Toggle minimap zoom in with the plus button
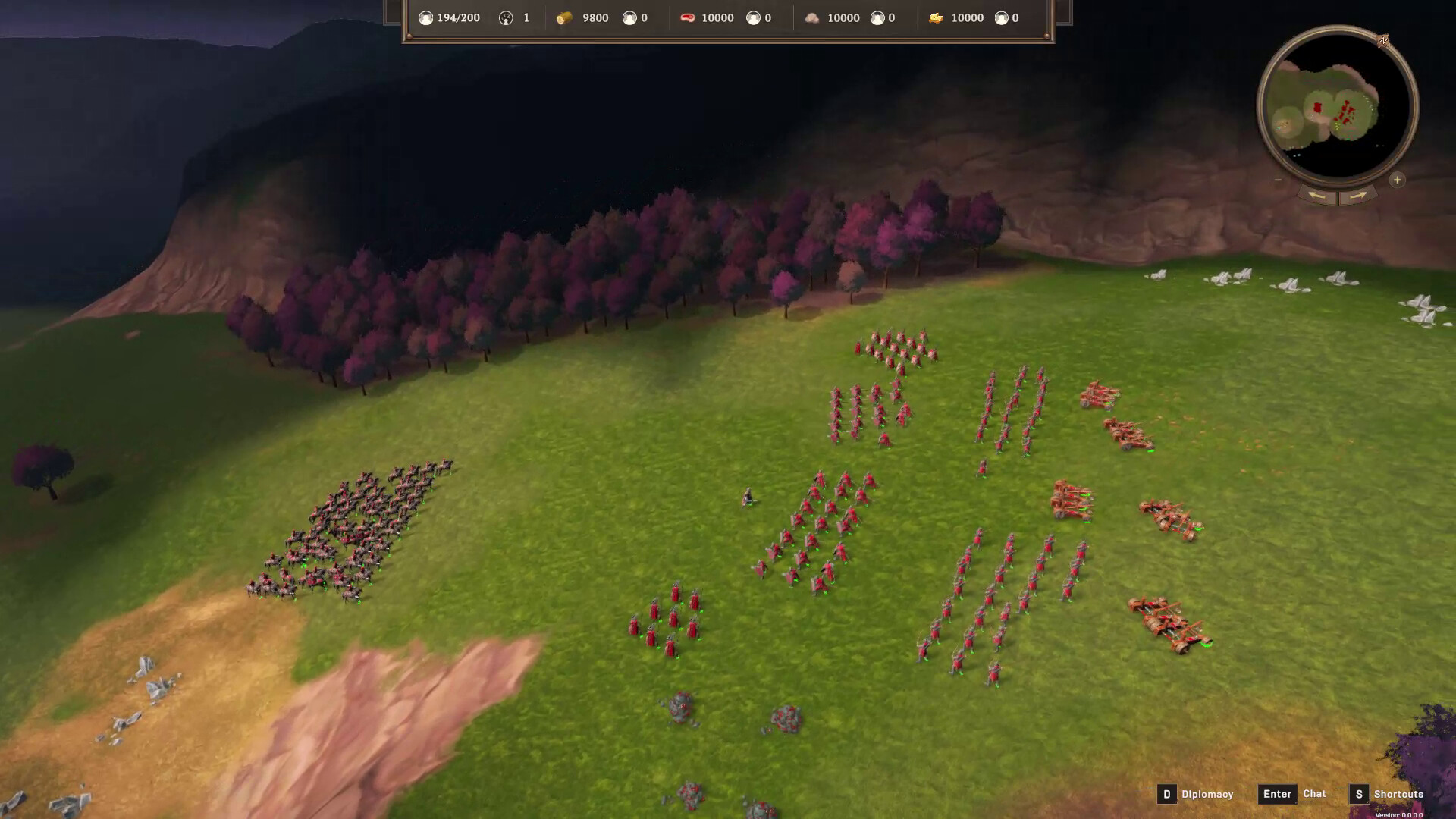1456x819 pixels. click(1397, 180)
